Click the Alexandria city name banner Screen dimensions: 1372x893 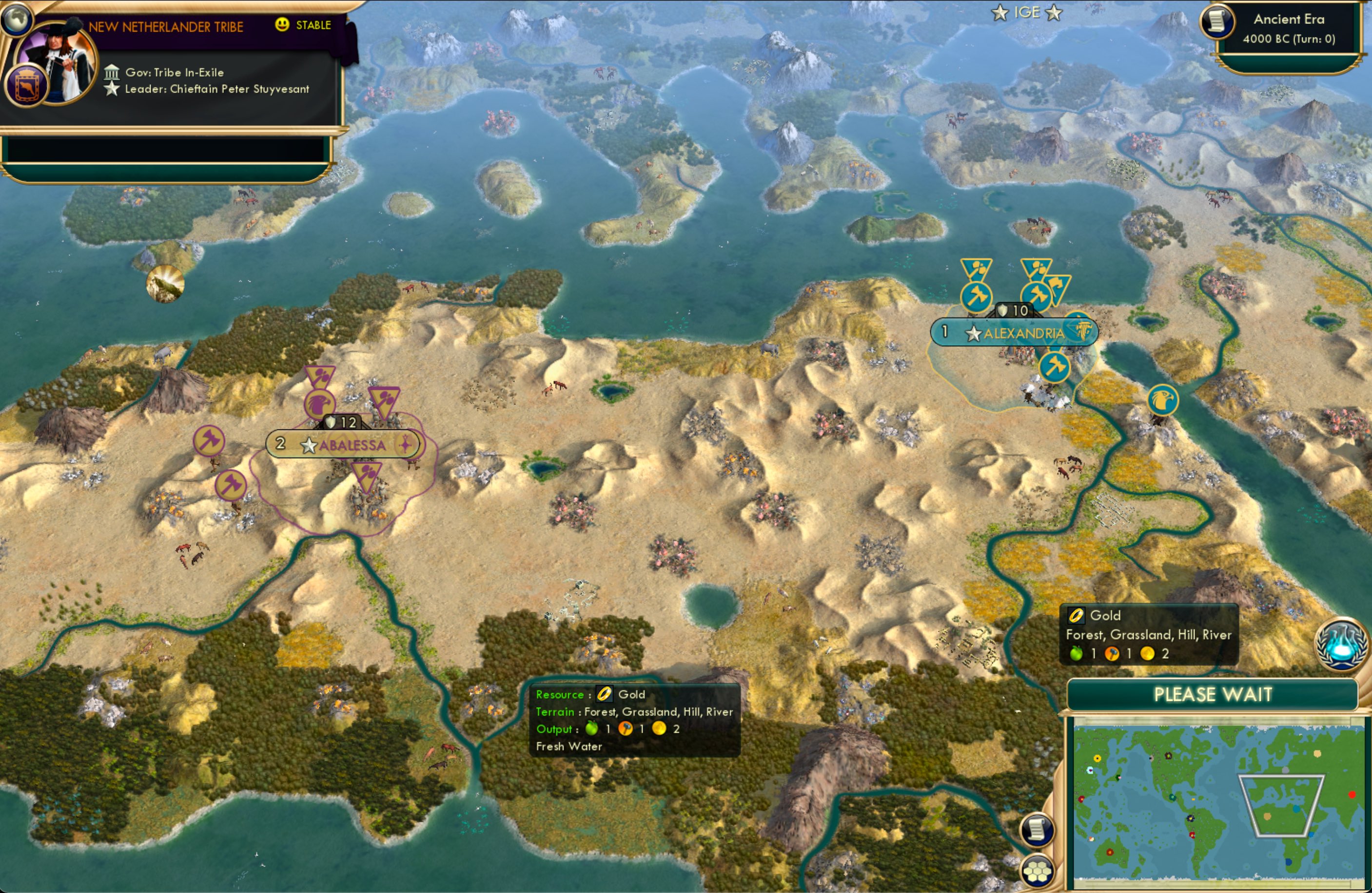tap(1024, 332)
